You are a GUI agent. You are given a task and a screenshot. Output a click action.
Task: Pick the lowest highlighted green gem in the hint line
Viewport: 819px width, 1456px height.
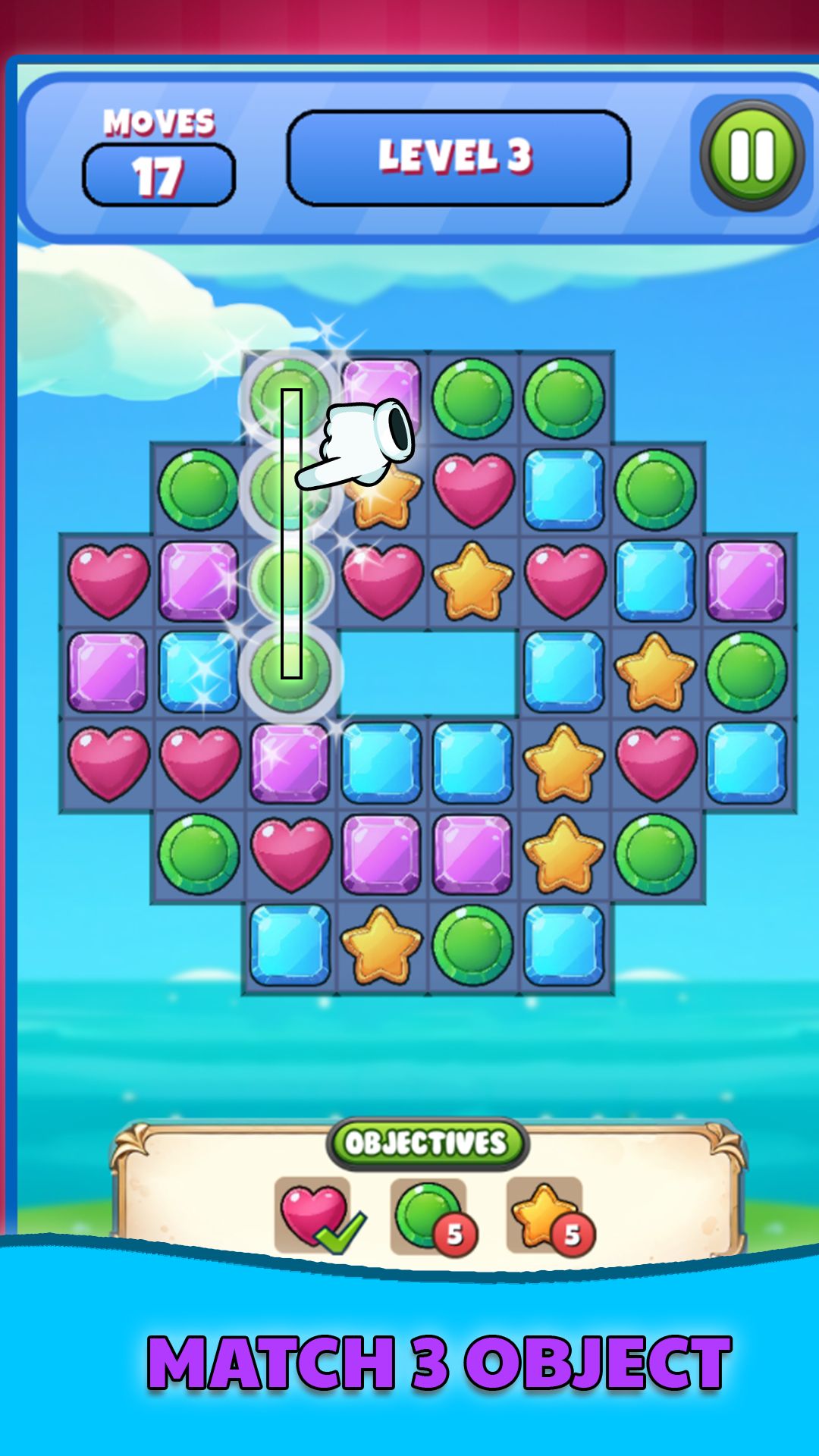click(290, 671)
